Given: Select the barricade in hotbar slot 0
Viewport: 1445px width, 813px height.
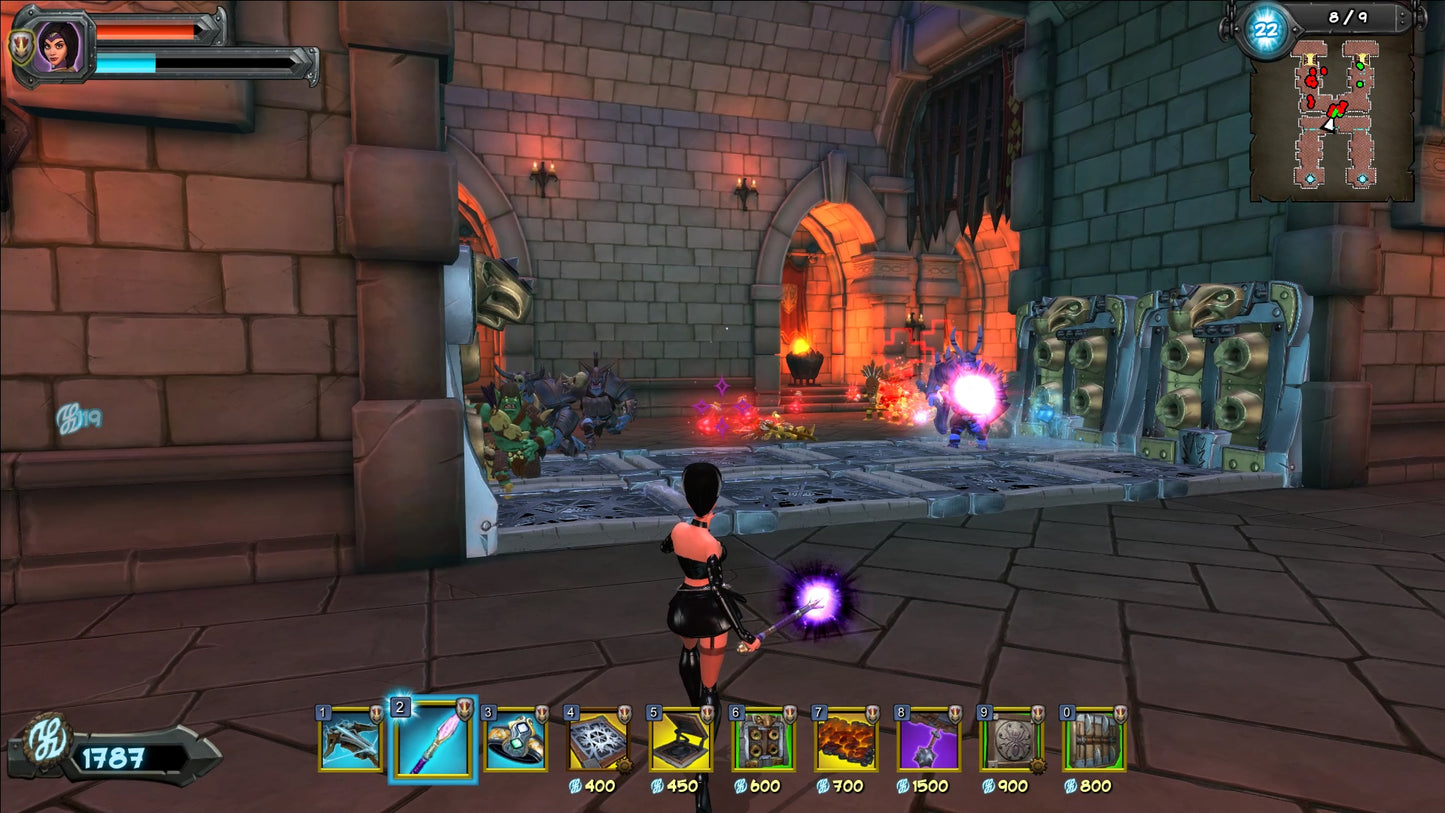Looking at the screenshot, I should [1092, 739].
